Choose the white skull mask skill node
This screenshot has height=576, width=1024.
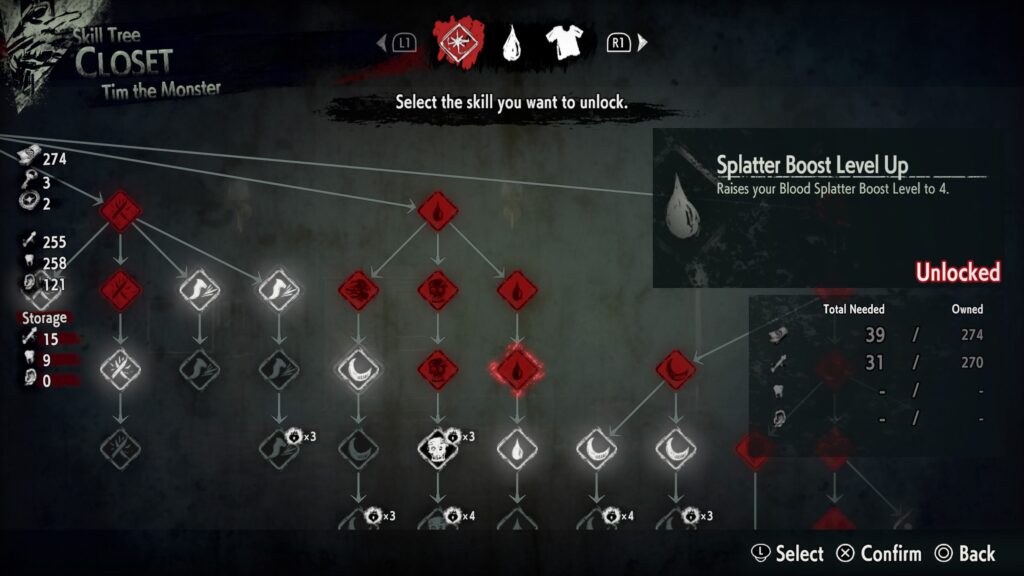437,448
